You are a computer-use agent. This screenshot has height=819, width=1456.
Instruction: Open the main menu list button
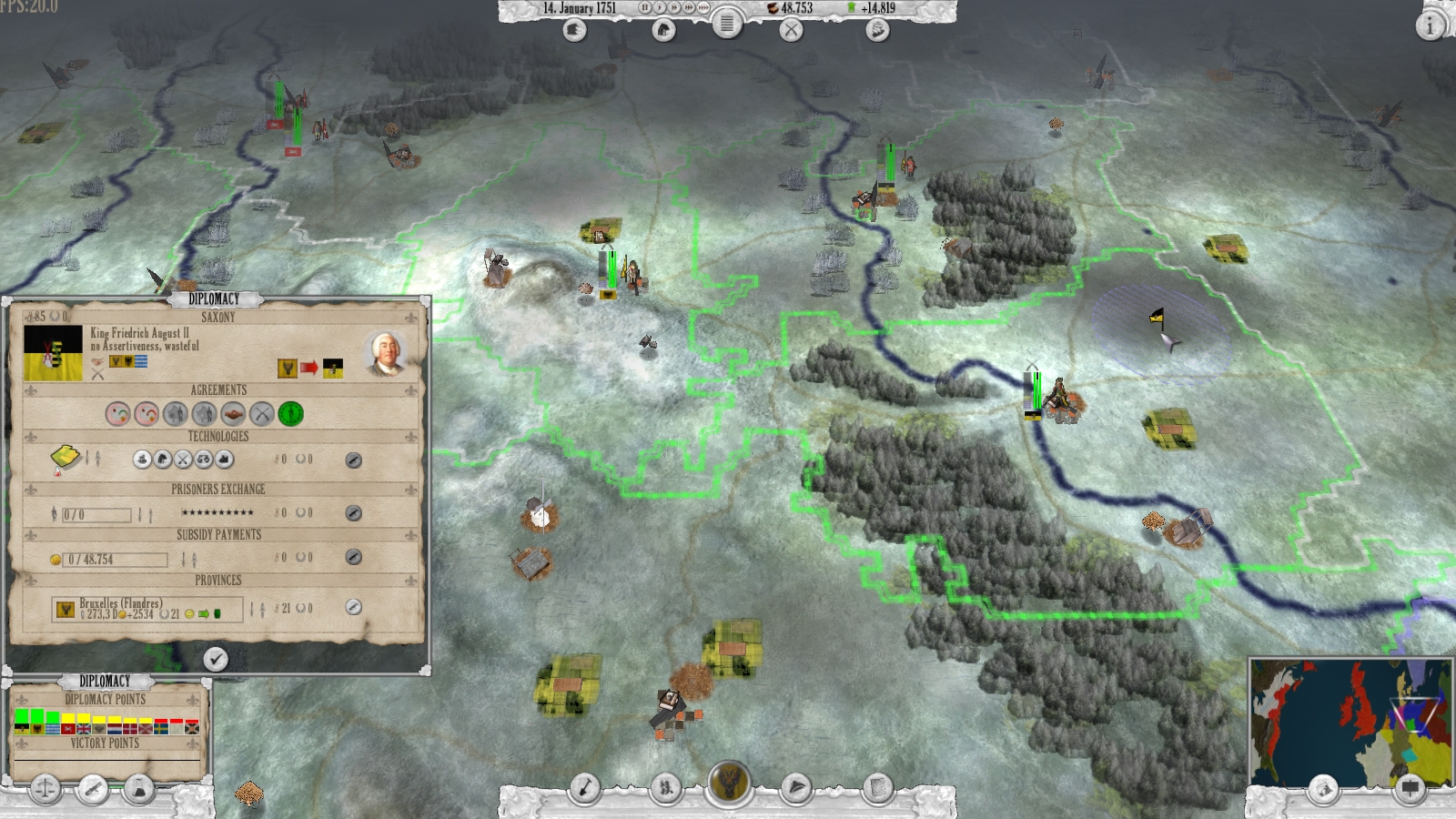tap(726, 25)
